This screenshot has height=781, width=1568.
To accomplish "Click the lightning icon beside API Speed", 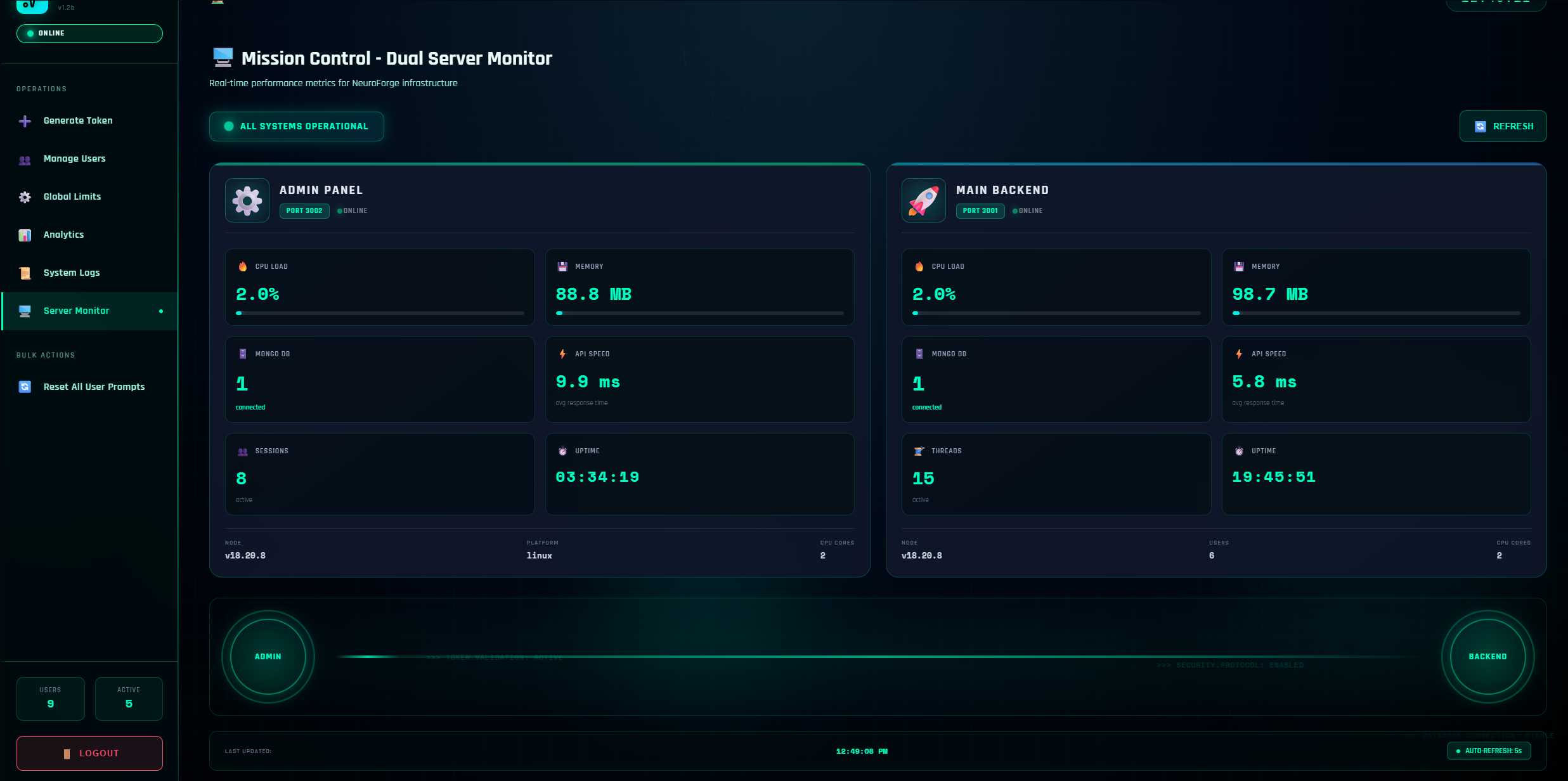I will pos(562,354).
